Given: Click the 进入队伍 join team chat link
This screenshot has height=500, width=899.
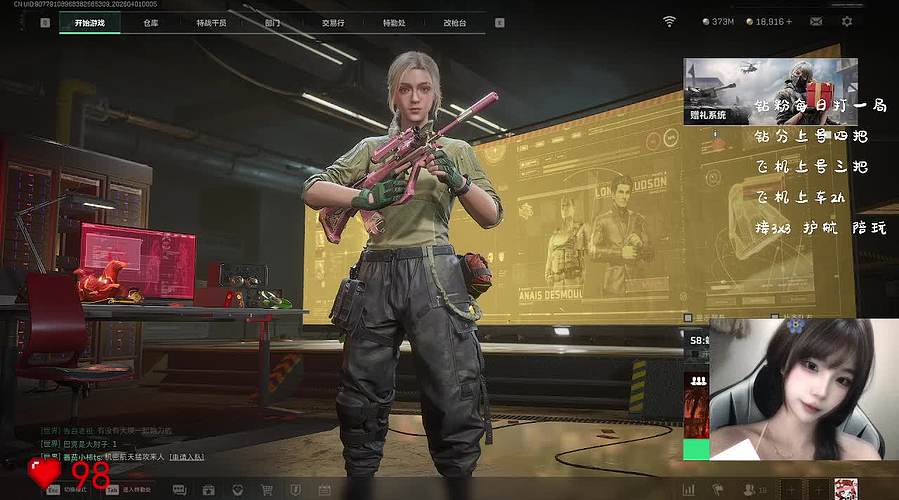Looking at the screenshot, I should pyautogui.click(x=187, y=458).
